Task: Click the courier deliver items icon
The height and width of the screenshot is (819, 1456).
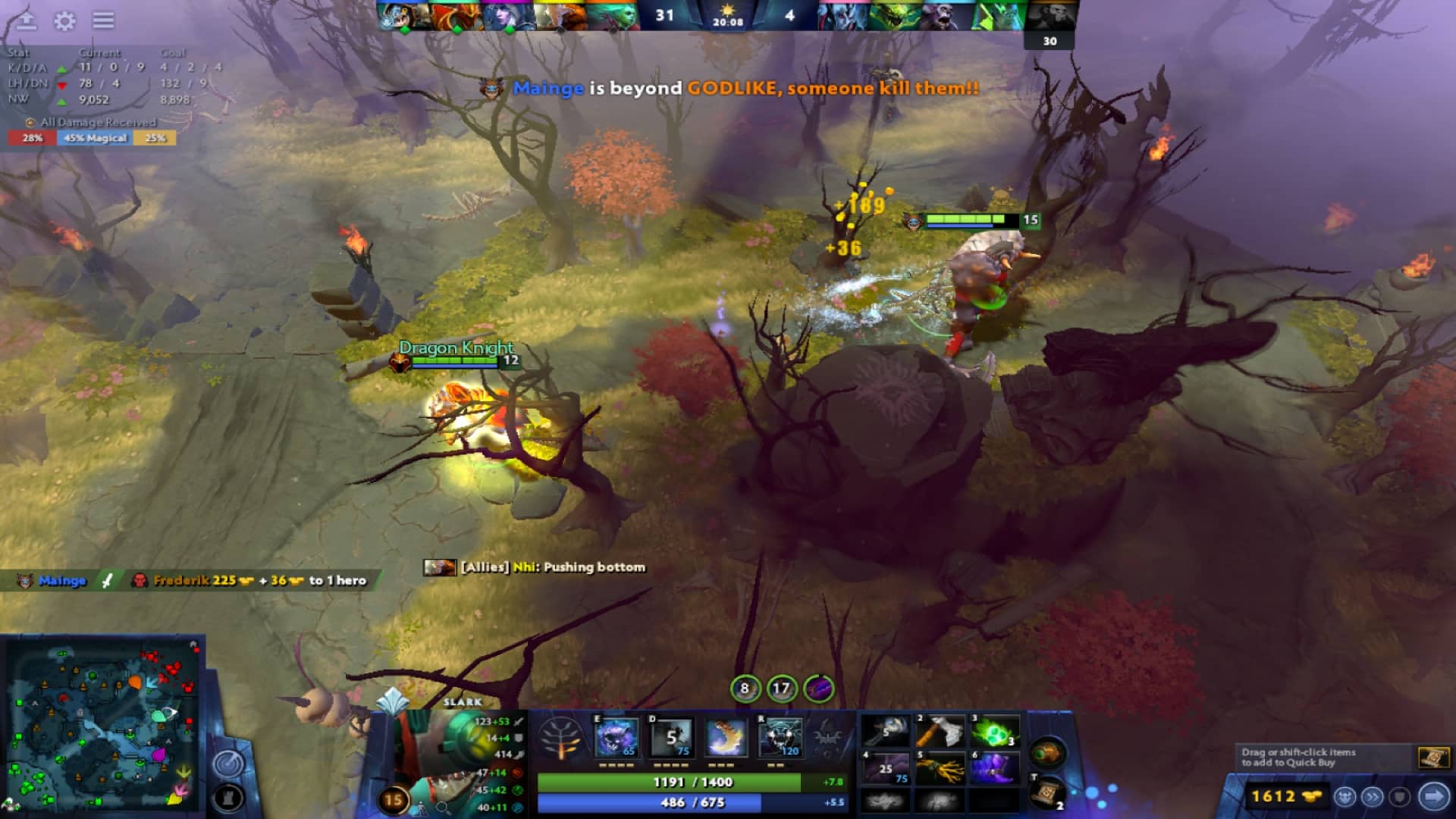Action: [x=1345, y=797]
